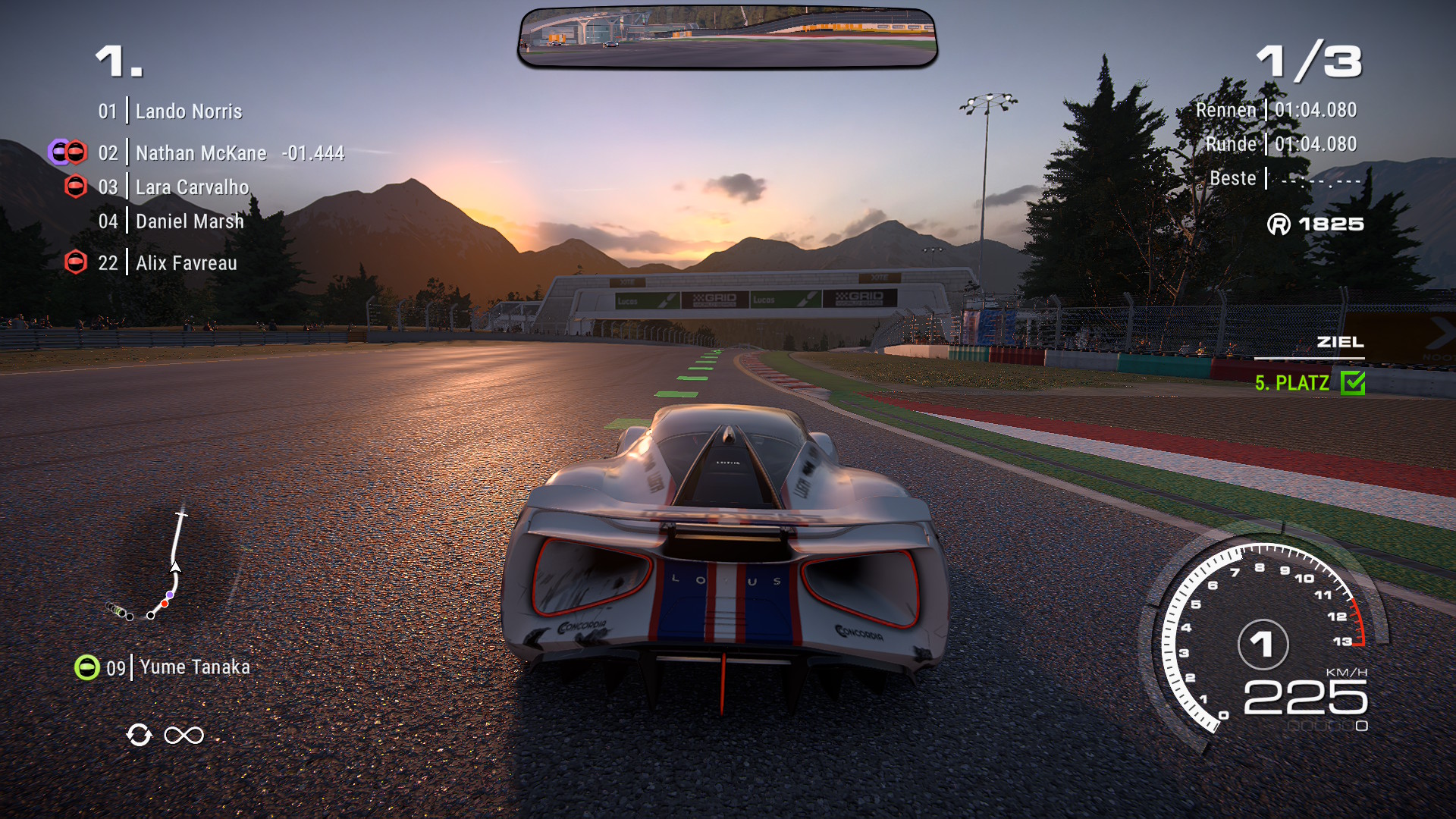Click the green teammate icon beside Yume Tanaka
Screen dimensions: 1456x819
click(87, 667)
